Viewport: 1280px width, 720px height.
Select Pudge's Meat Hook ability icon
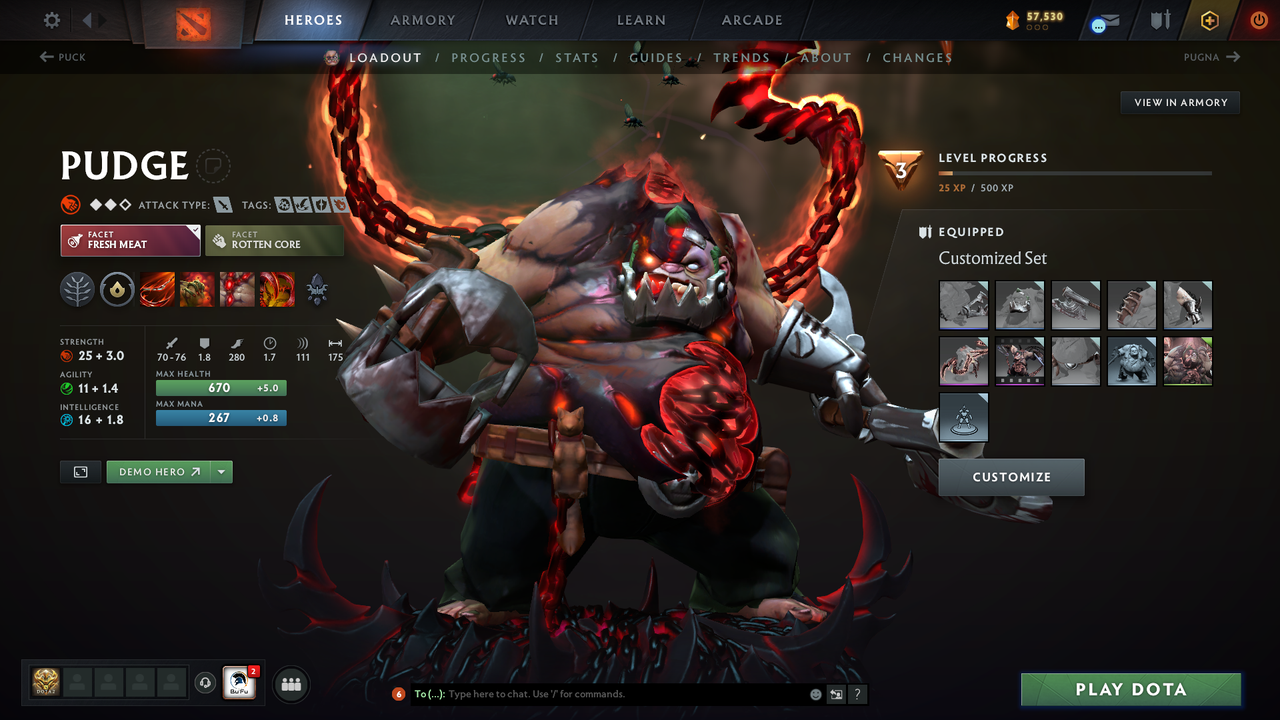point(157,290)
